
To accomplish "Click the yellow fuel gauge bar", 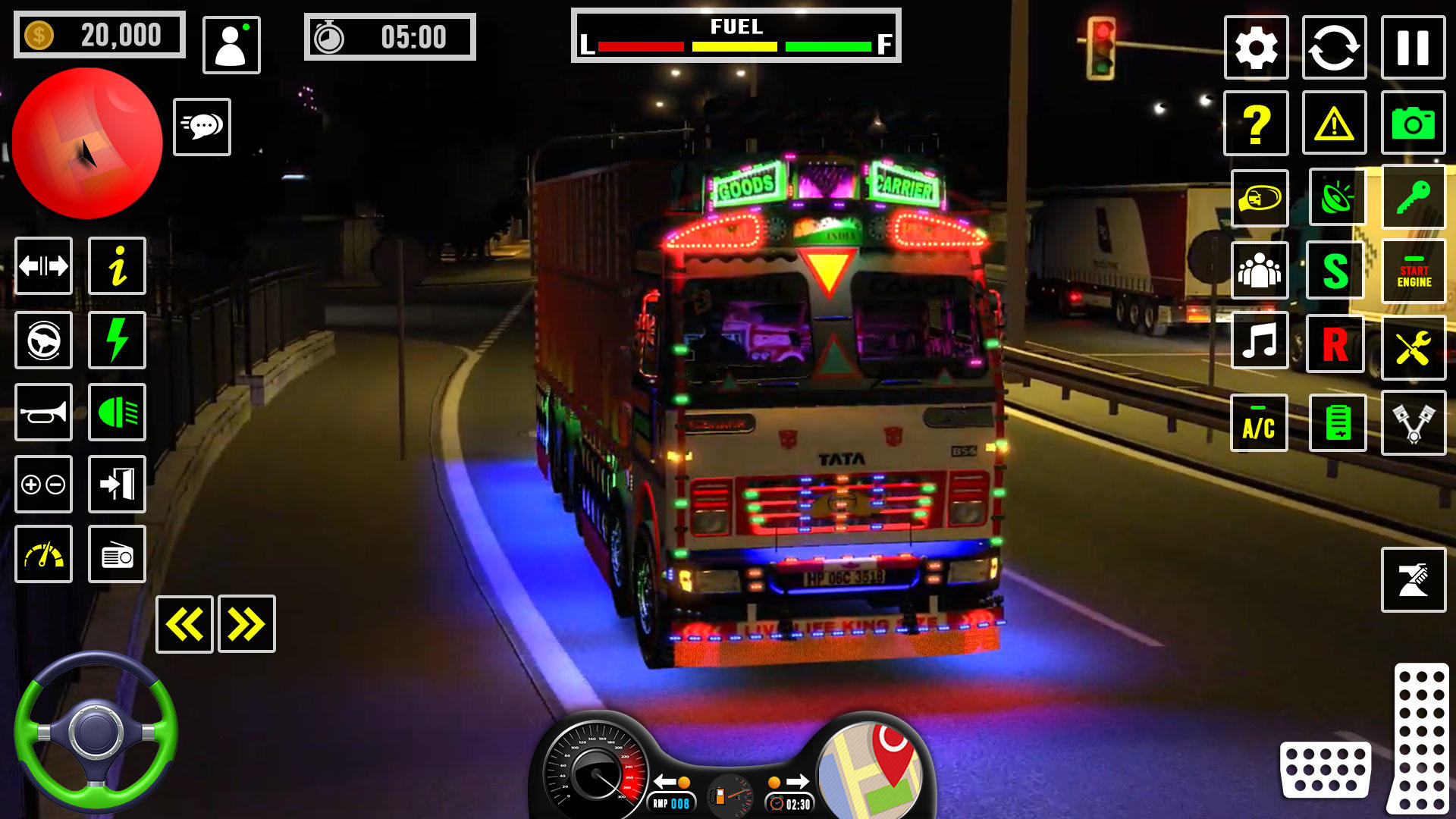I will (x=734, y=45).
